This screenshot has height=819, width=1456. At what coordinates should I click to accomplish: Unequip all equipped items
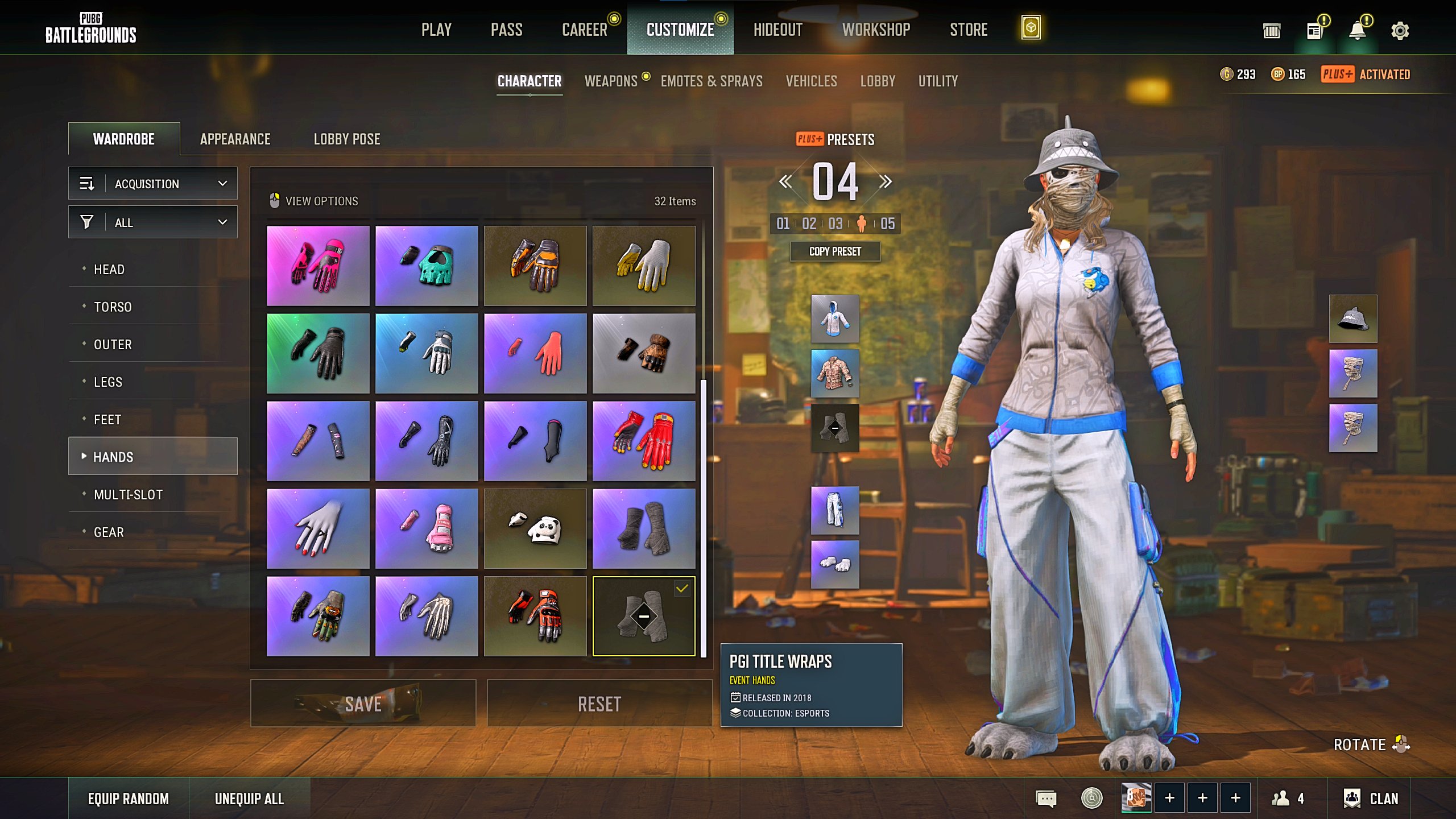249,799
